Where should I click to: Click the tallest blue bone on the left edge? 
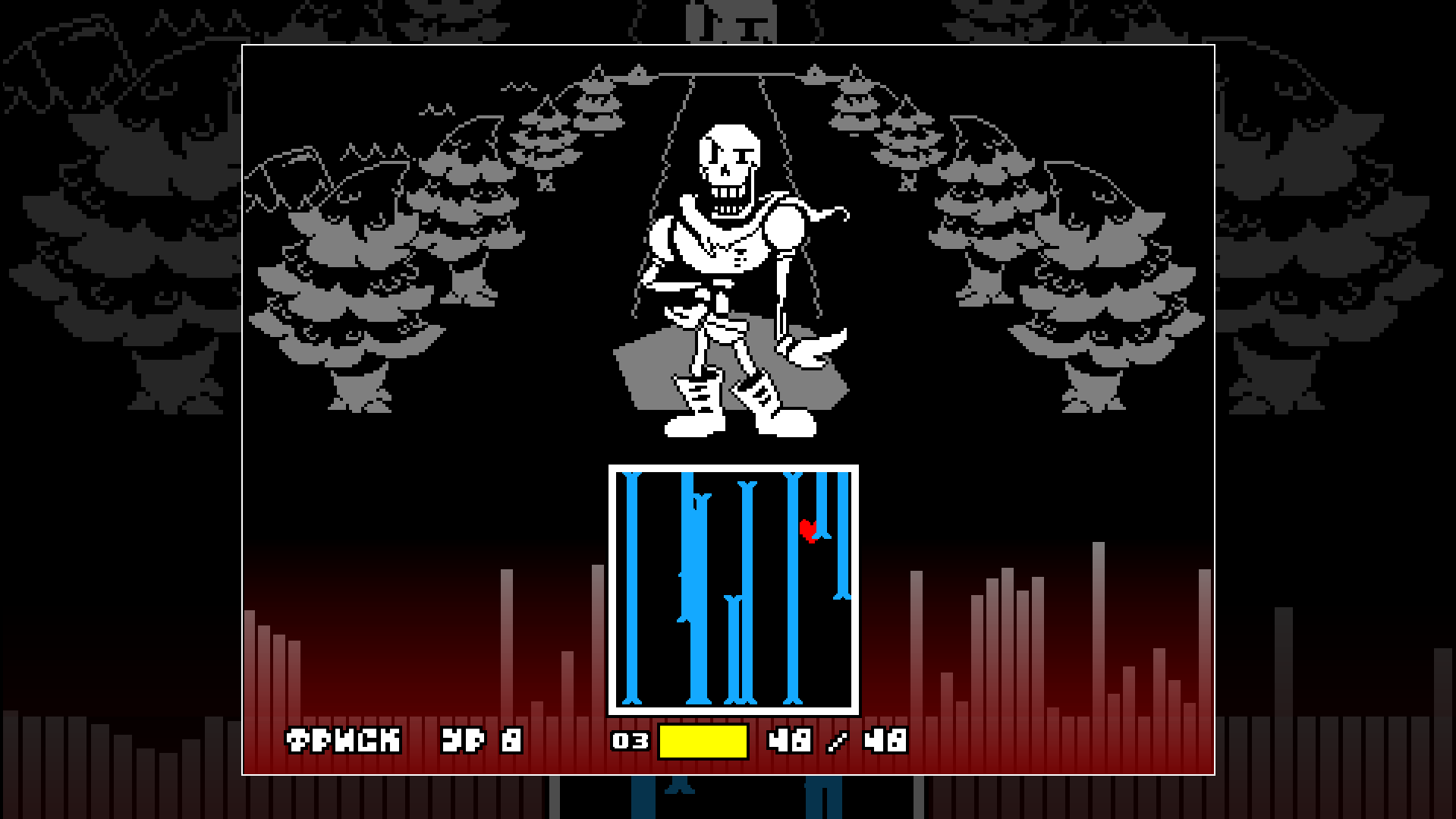[x=631, y=592]
